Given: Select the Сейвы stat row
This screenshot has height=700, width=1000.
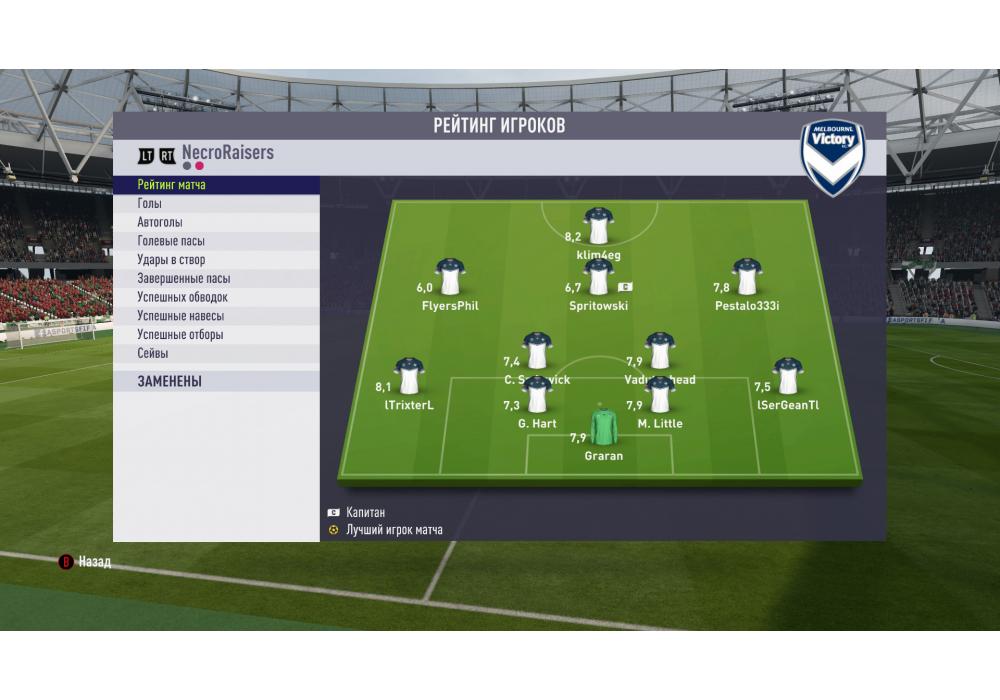Looking at the screenshot, I should 216,354.
